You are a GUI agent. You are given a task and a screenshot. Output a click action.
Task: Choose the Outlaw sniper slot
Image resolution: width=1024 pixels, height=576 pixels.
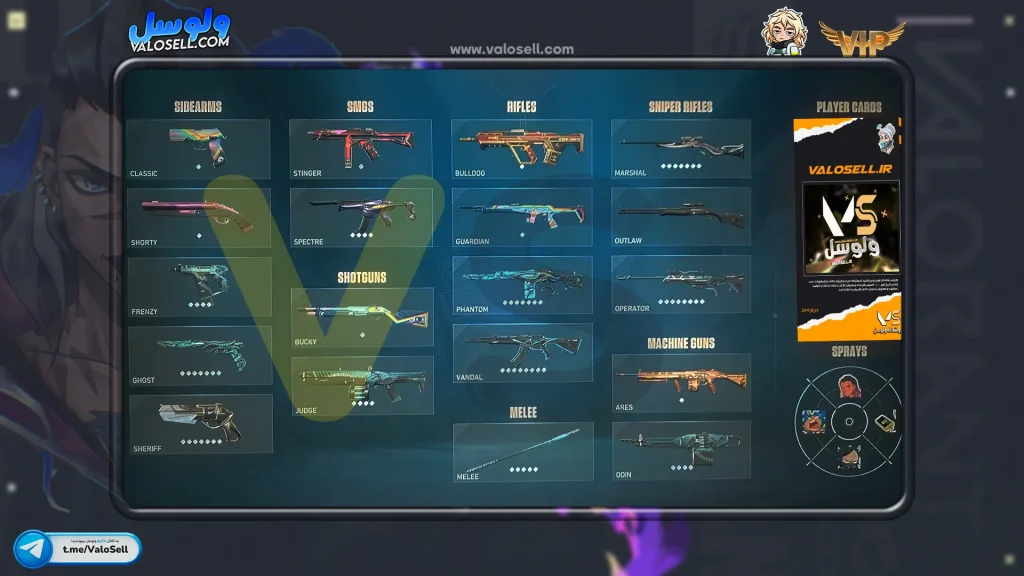point(680,217)
